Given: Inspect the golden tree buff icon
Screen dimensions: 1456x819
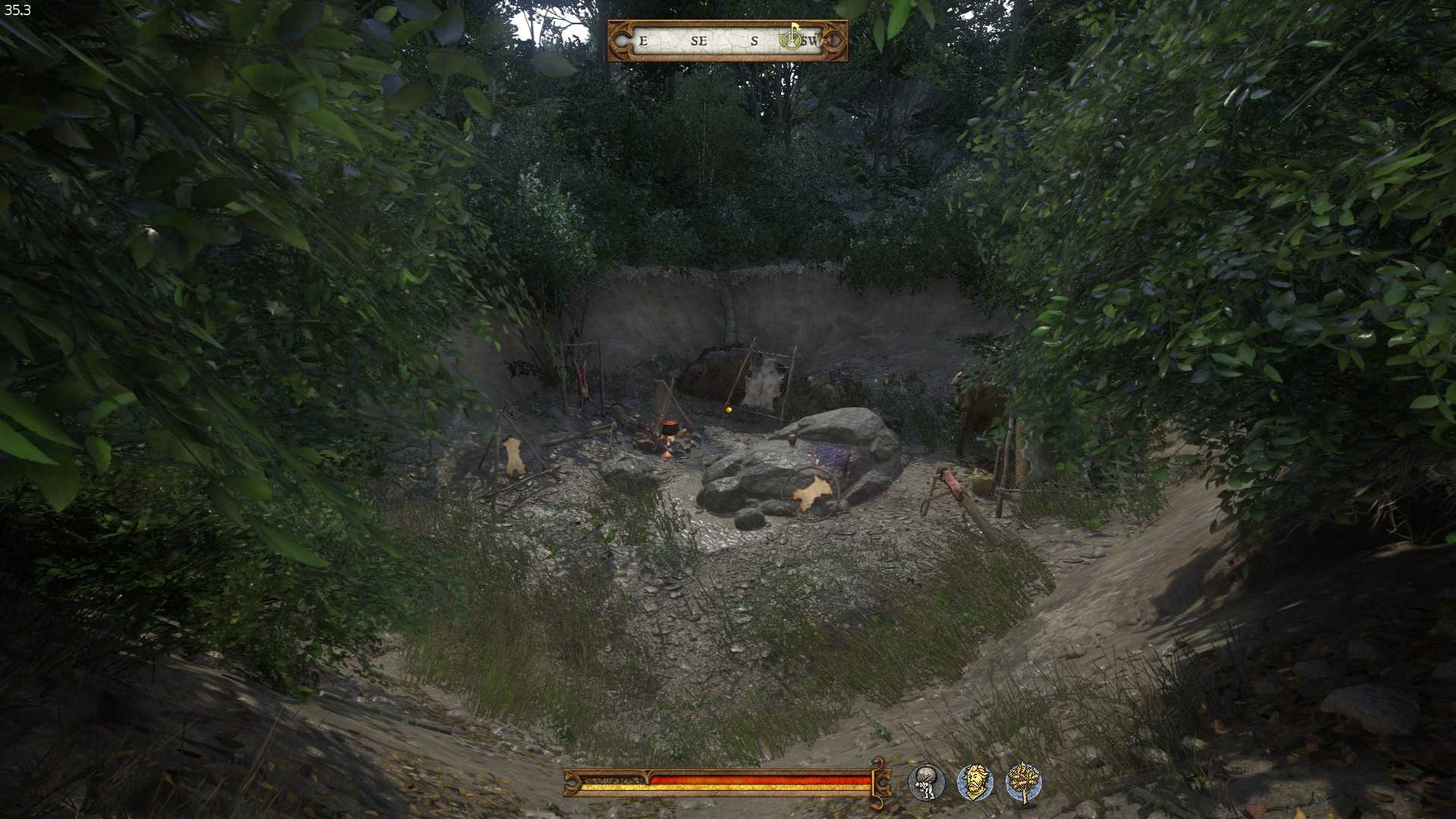Looking at the screenshot, I should tap(1023, 783).
